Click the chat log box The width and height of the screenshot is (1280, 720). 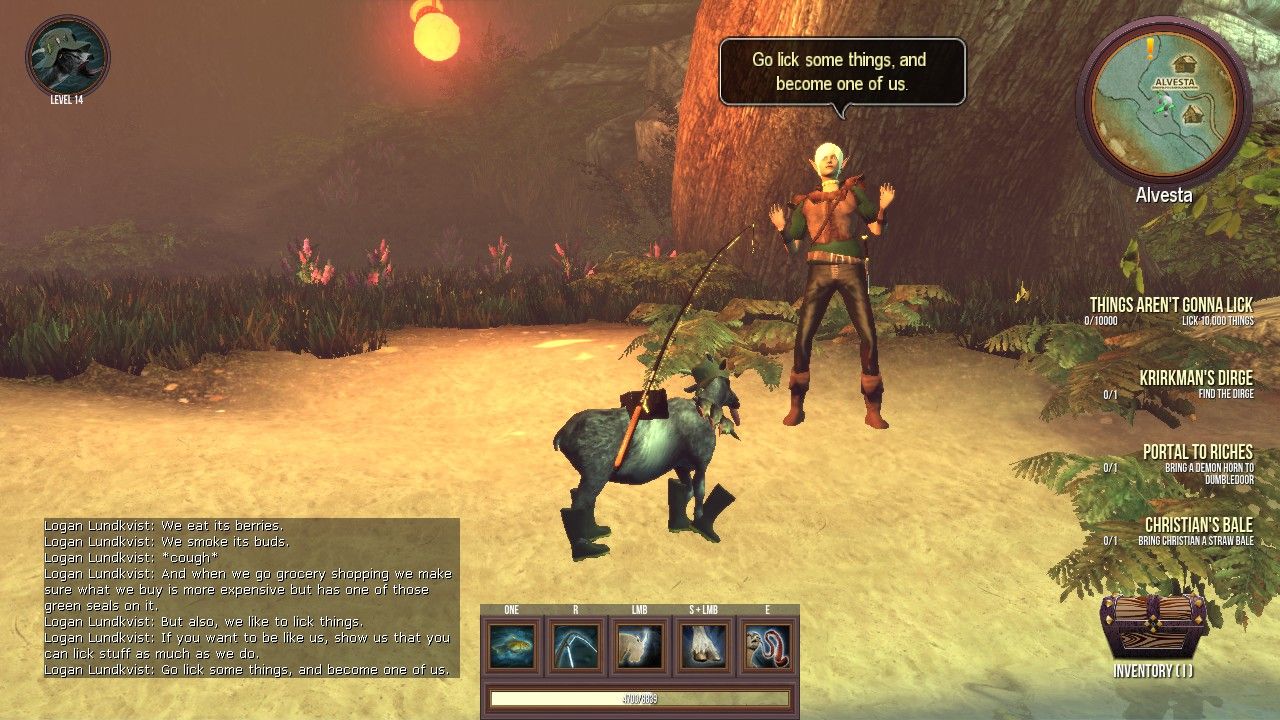[251, 597]
